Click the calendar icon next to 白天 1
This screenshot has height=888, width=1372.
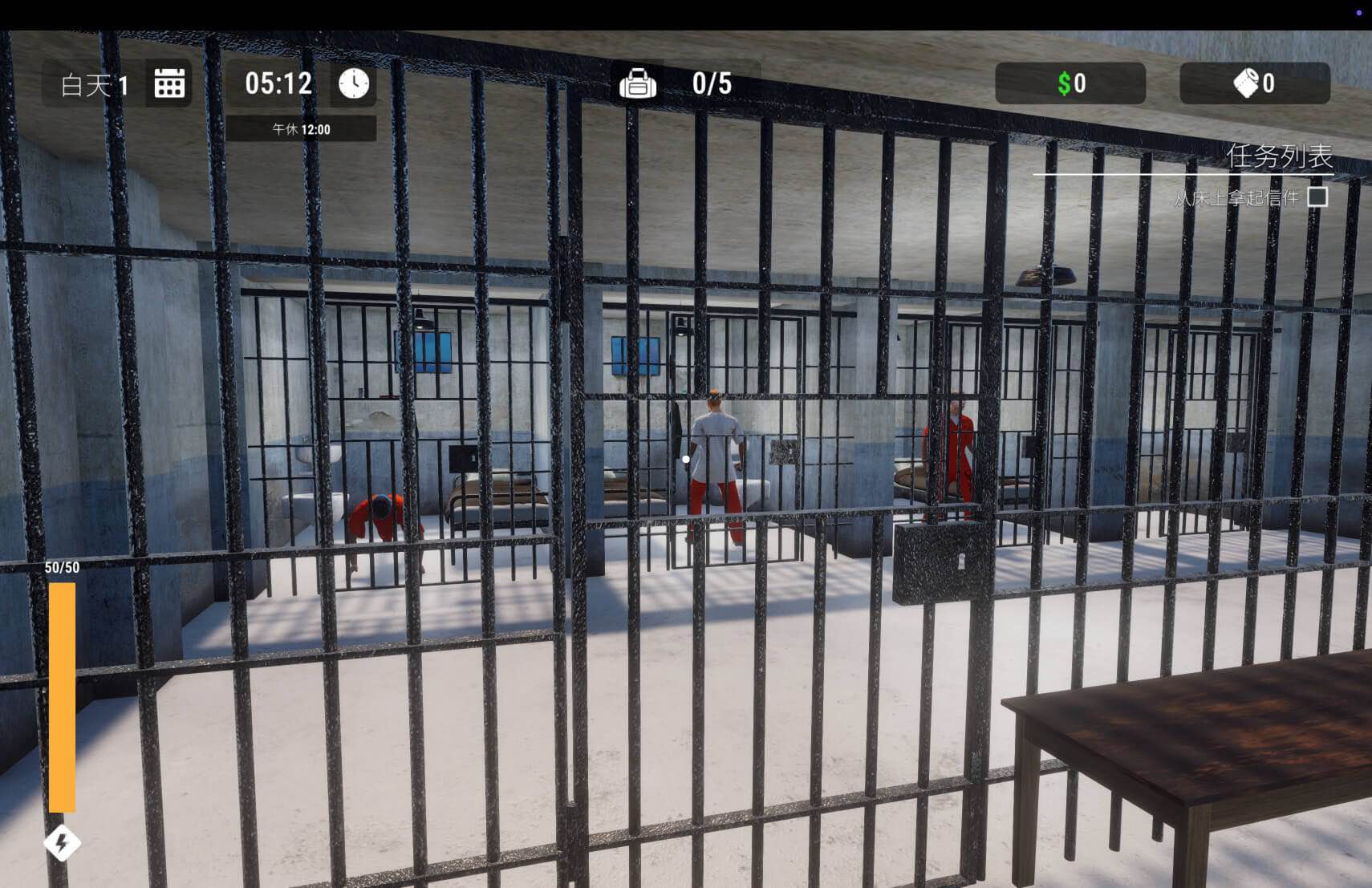tap(169, 83)
